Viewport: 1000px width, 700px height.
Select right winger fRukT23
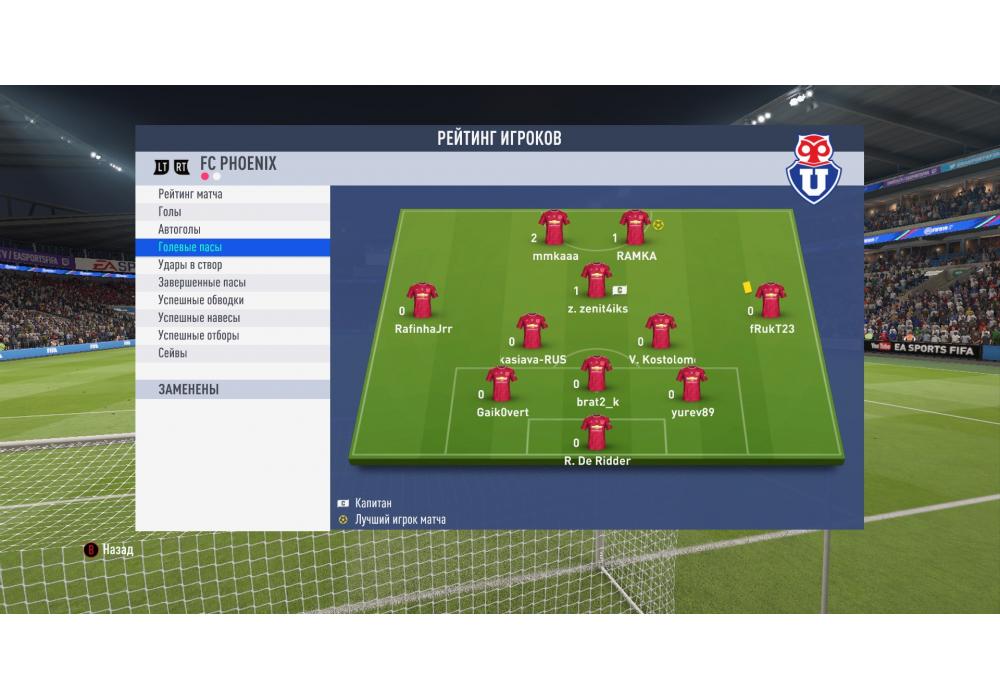click(770, 300)
